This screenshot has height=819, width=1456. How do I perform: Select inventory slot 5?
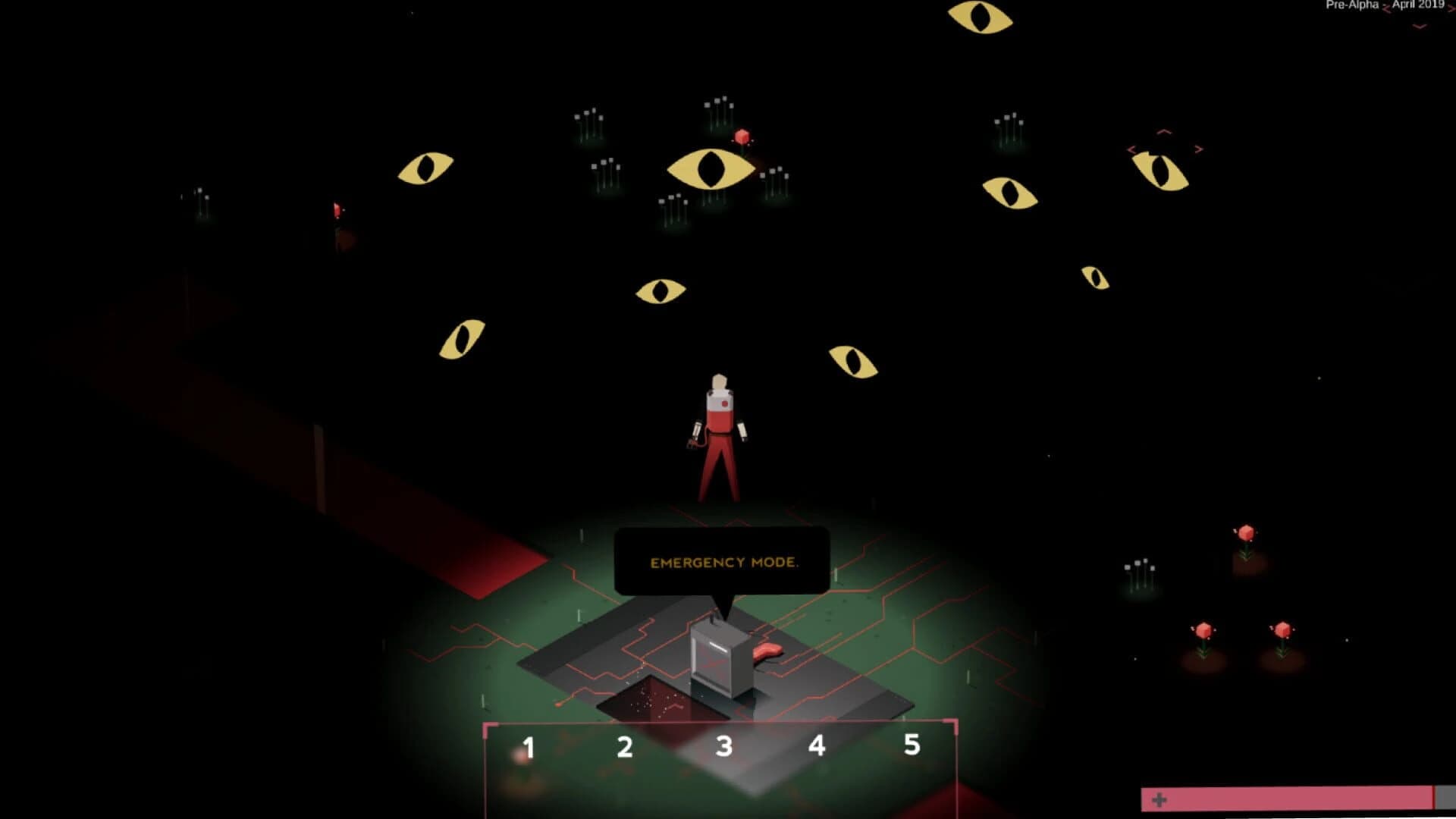(x=912, y=745)
